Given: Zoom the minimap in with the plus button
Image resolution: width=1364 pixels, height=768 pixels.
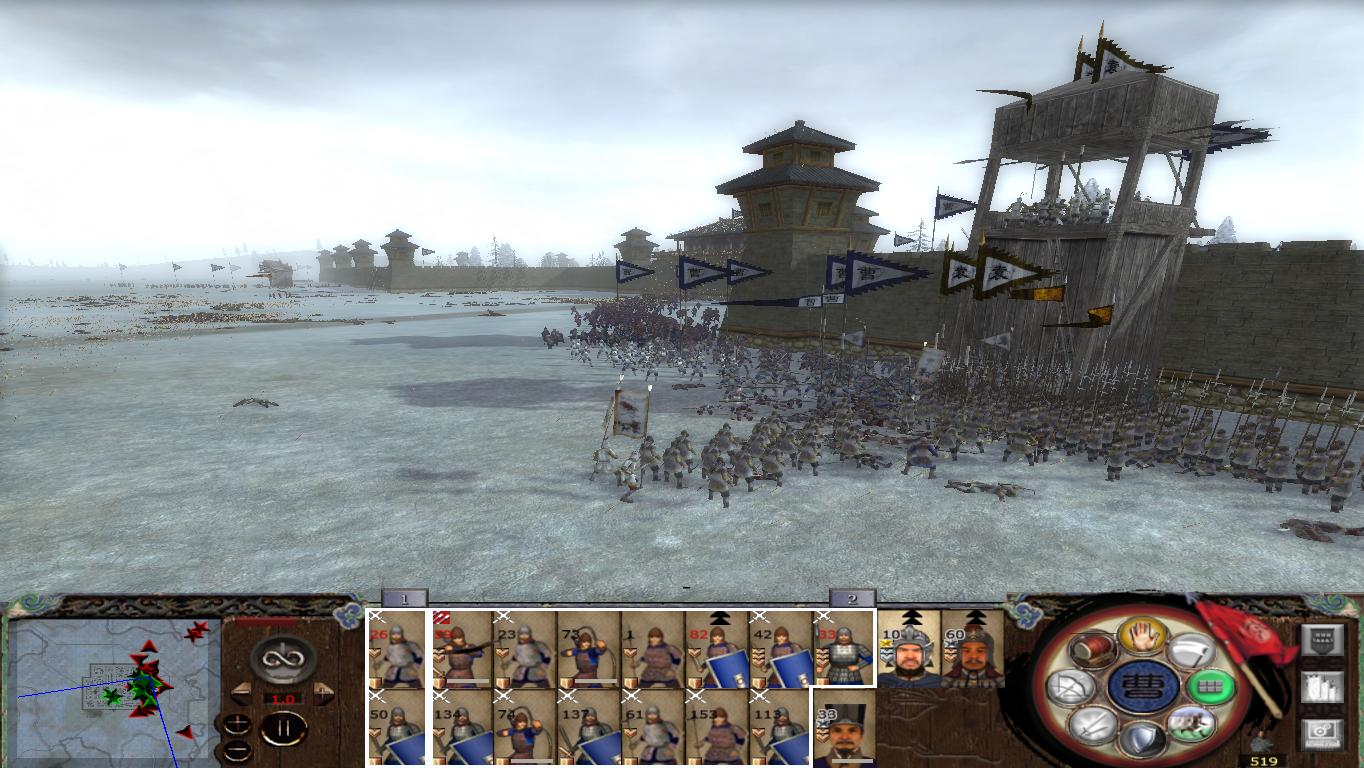Looking at the screenshot, I should 237,724.
